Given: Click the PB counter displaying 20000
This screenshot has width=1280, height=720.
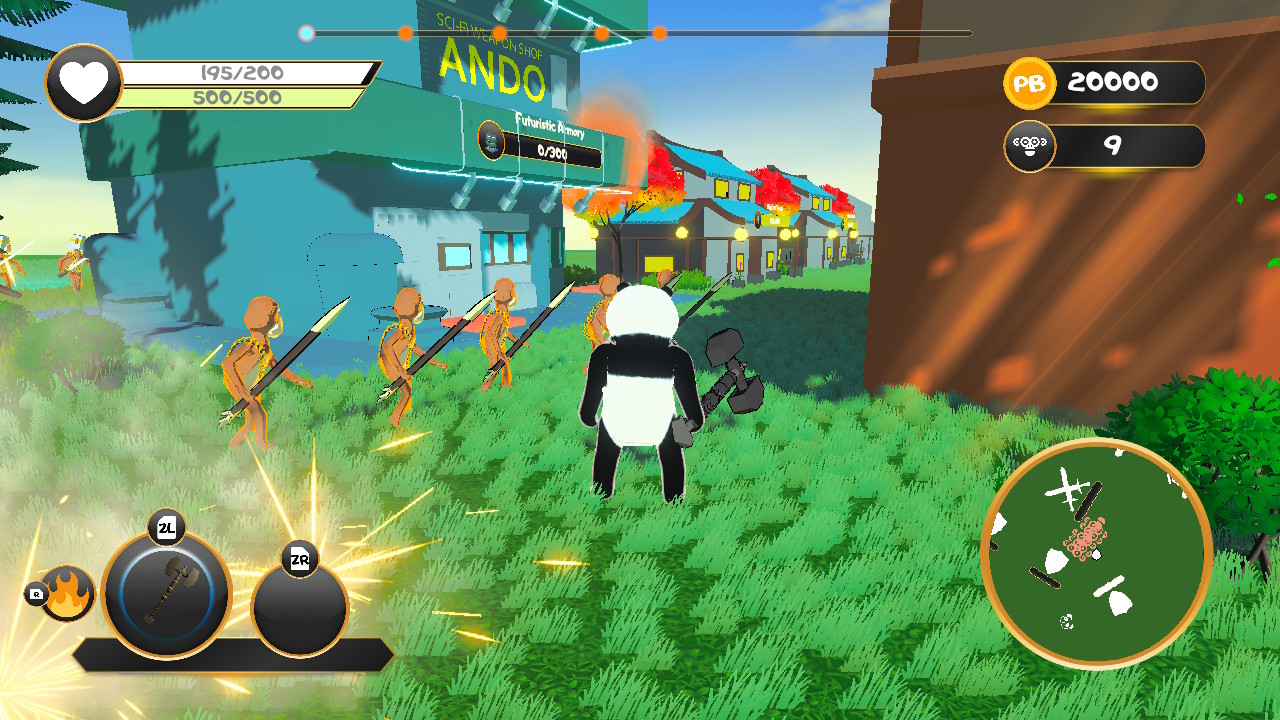Looking at the screenshot, I should coord(1113,83).
